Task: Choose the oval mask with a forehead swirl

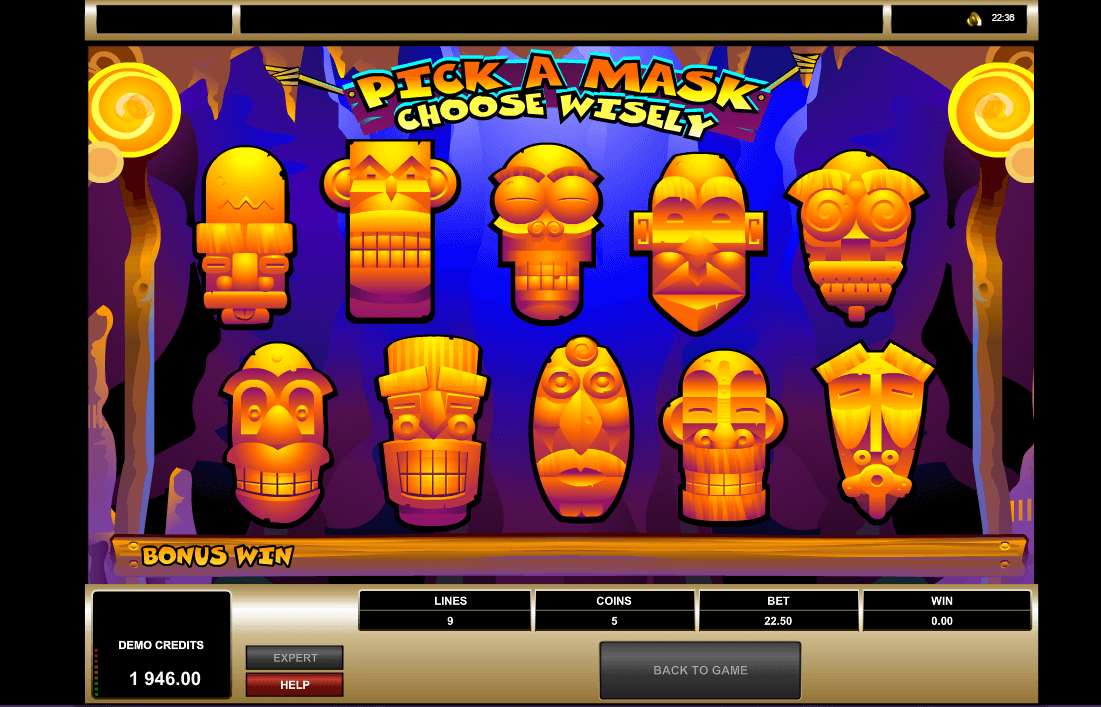Action: coord(581,428)
